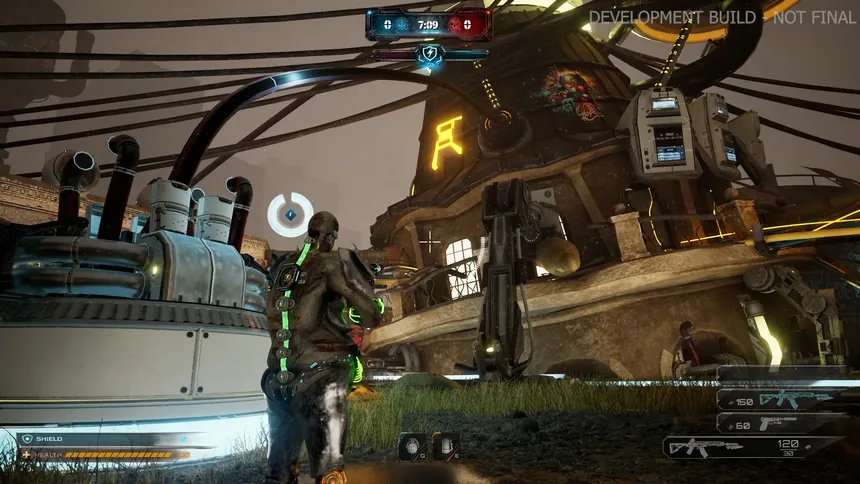Select the circular objective waypoint marker

click(290, 214)
